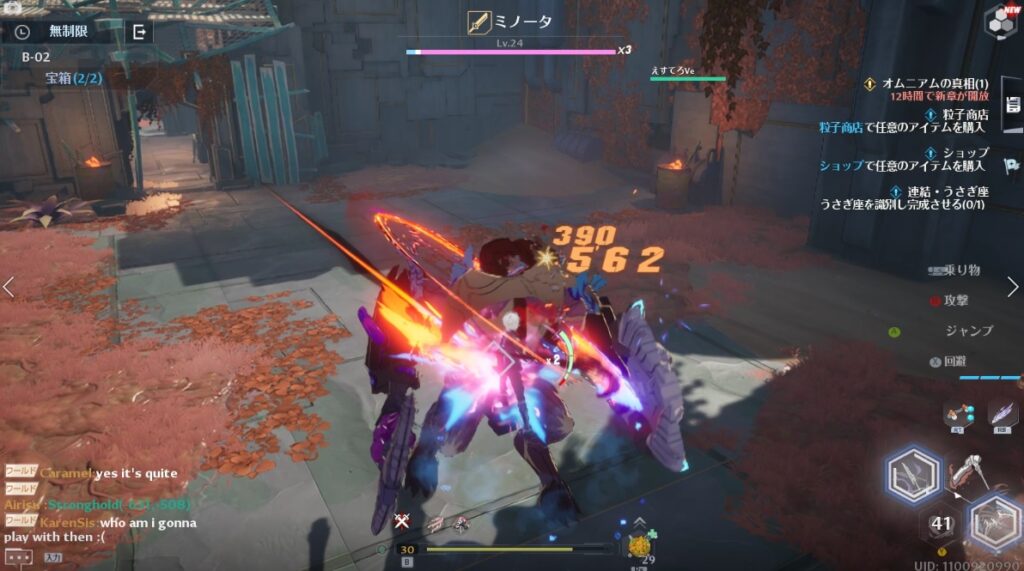Click the exit dungeon door icon

[x=140, y=31]
